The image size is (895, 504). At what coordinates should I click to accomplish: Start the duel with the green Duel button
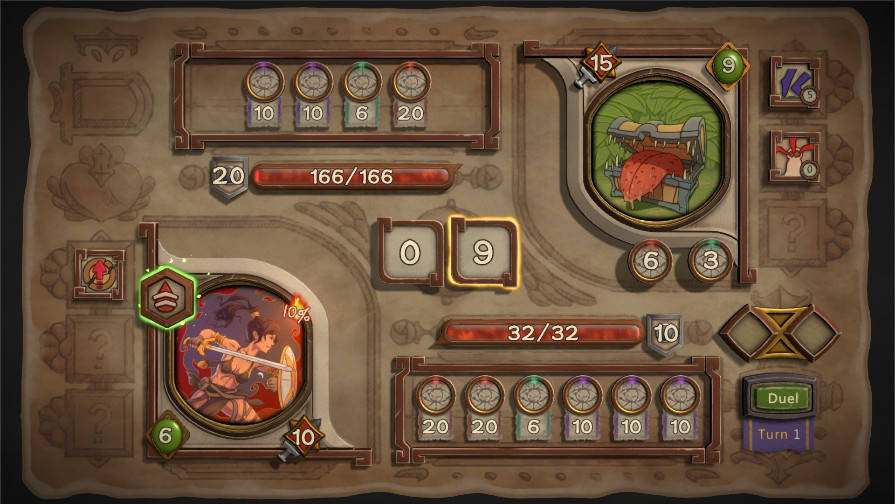click(781, 398)
